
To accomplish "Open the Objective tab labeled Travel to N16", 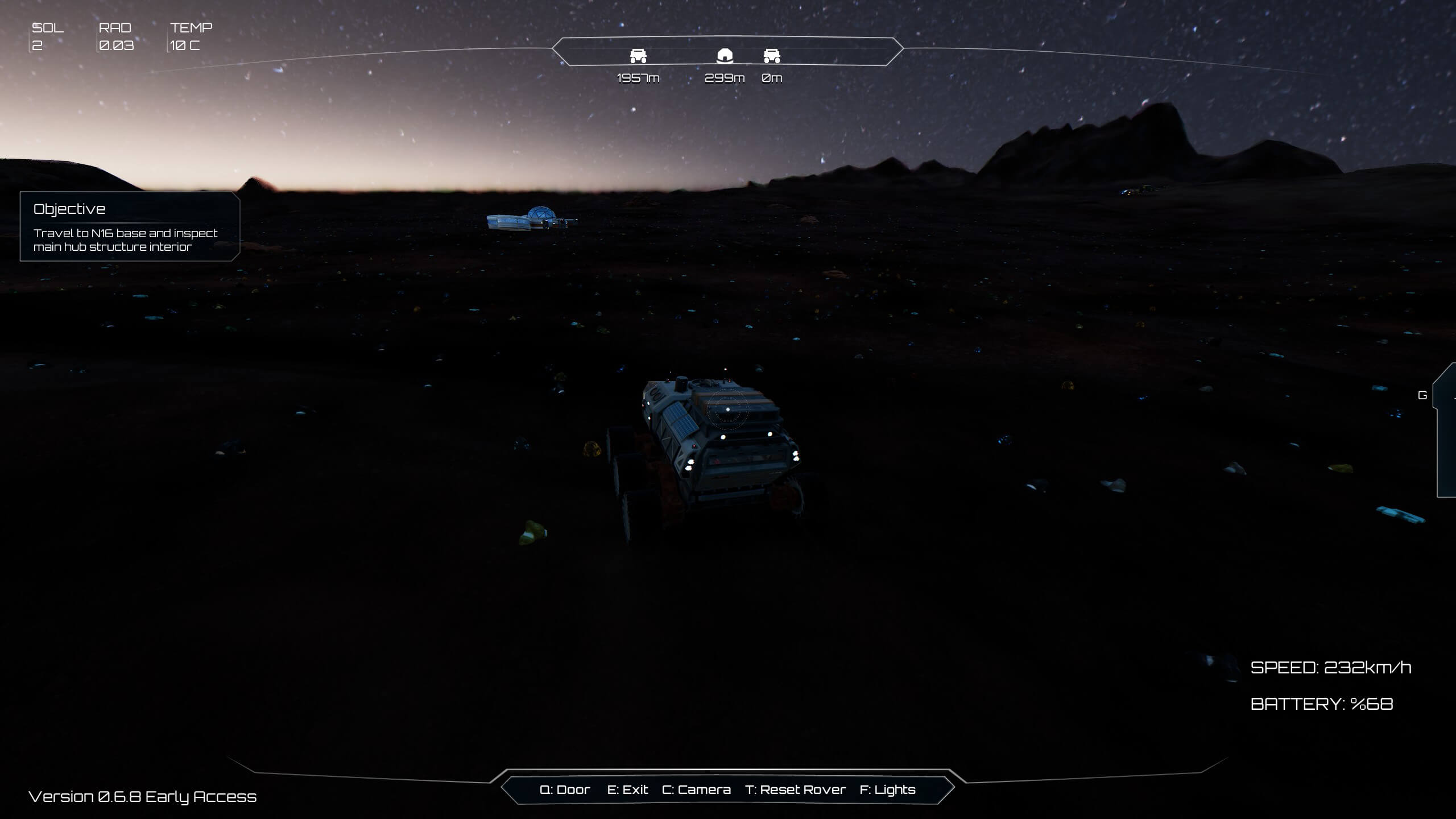I will 126,240.
